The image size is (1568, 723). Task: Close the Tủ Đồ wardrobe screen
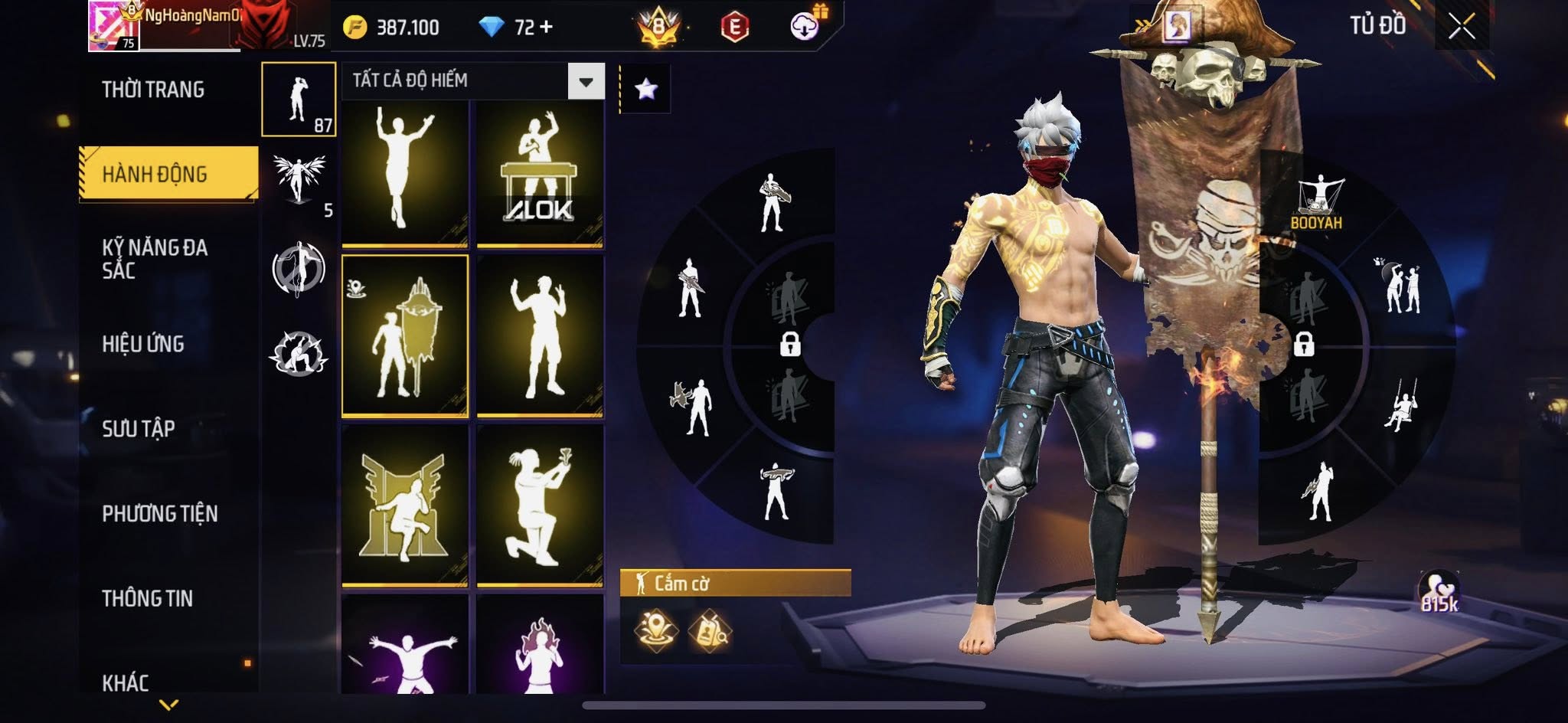tap(1461, 28)
